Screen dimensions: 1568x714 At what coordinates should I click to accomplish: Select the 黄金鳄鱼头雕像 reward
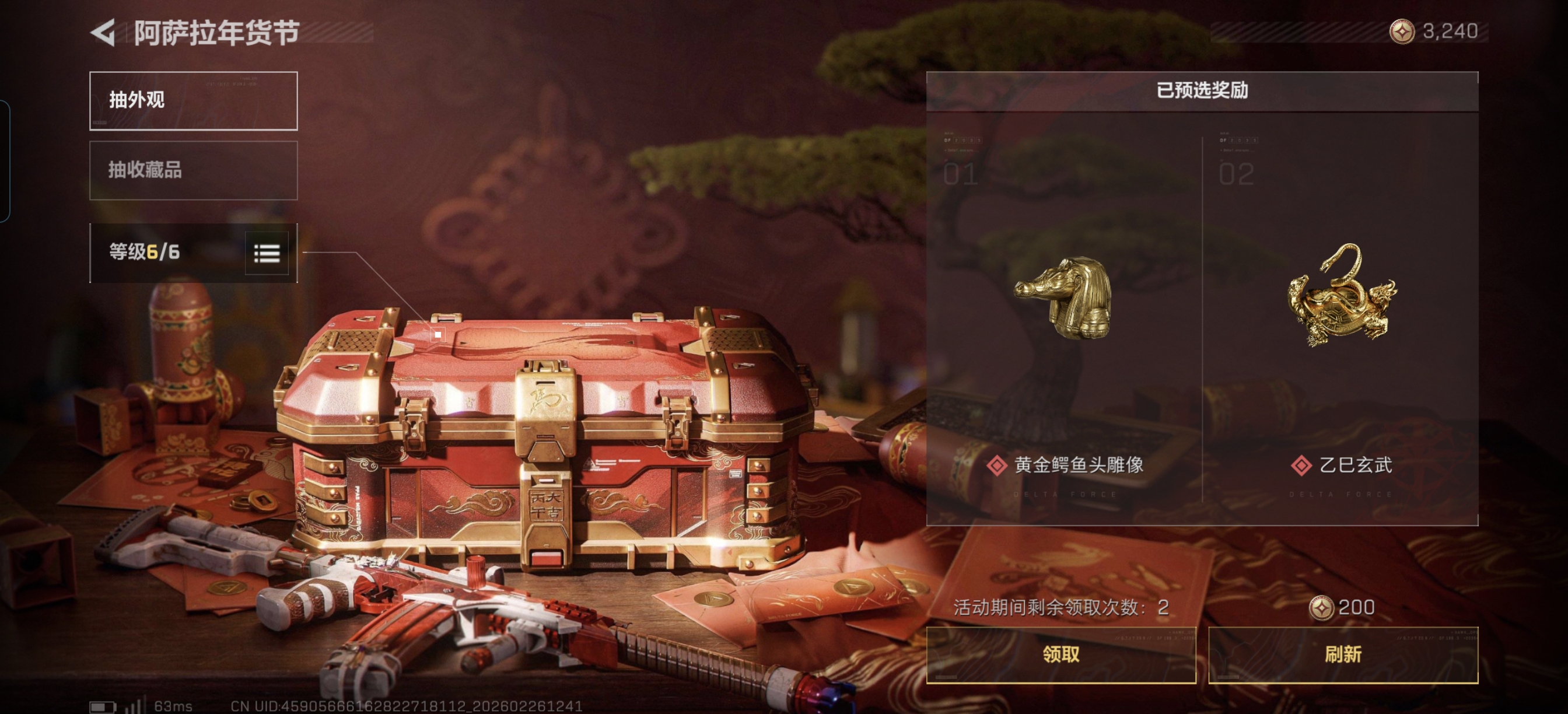click(x=1064, y=317)
